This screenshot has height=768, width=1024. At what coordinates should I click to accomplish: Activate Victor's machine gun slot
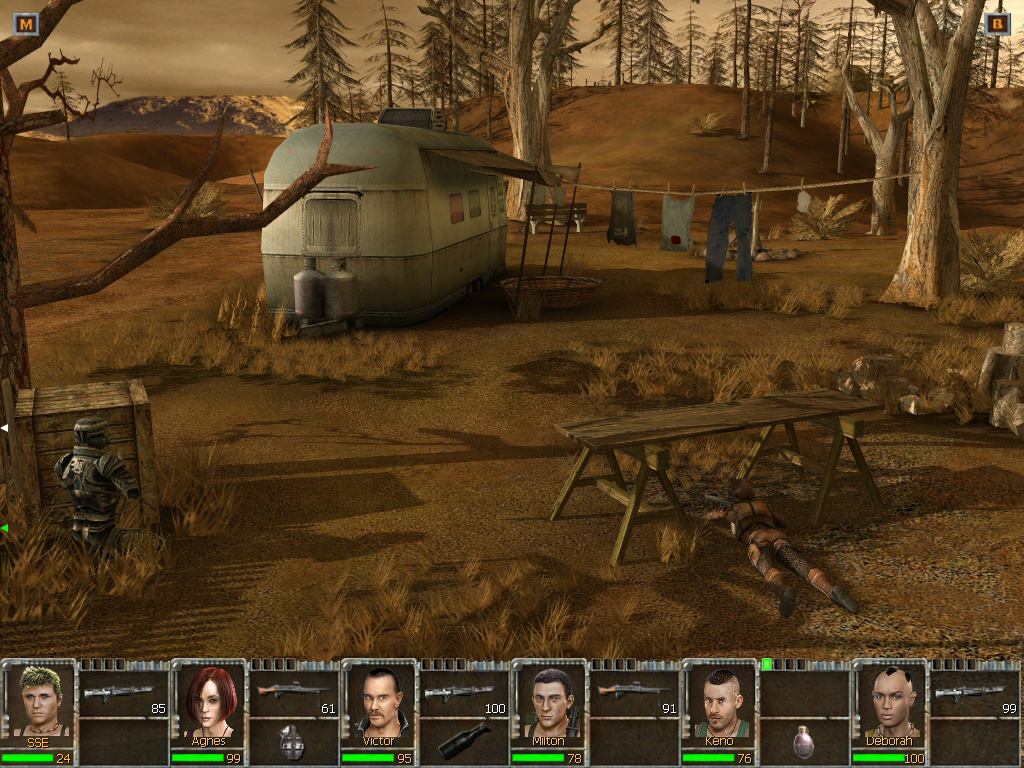click(x=460, y=692)
